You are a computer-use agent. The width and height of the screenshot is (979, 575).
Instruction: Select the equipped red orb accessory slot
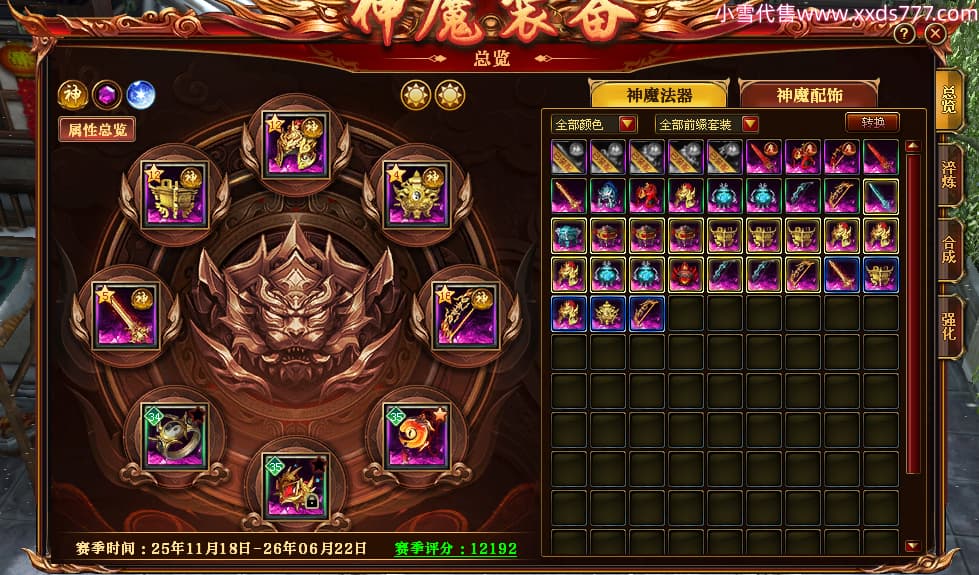pyautogui.click(x=416, y=435)
